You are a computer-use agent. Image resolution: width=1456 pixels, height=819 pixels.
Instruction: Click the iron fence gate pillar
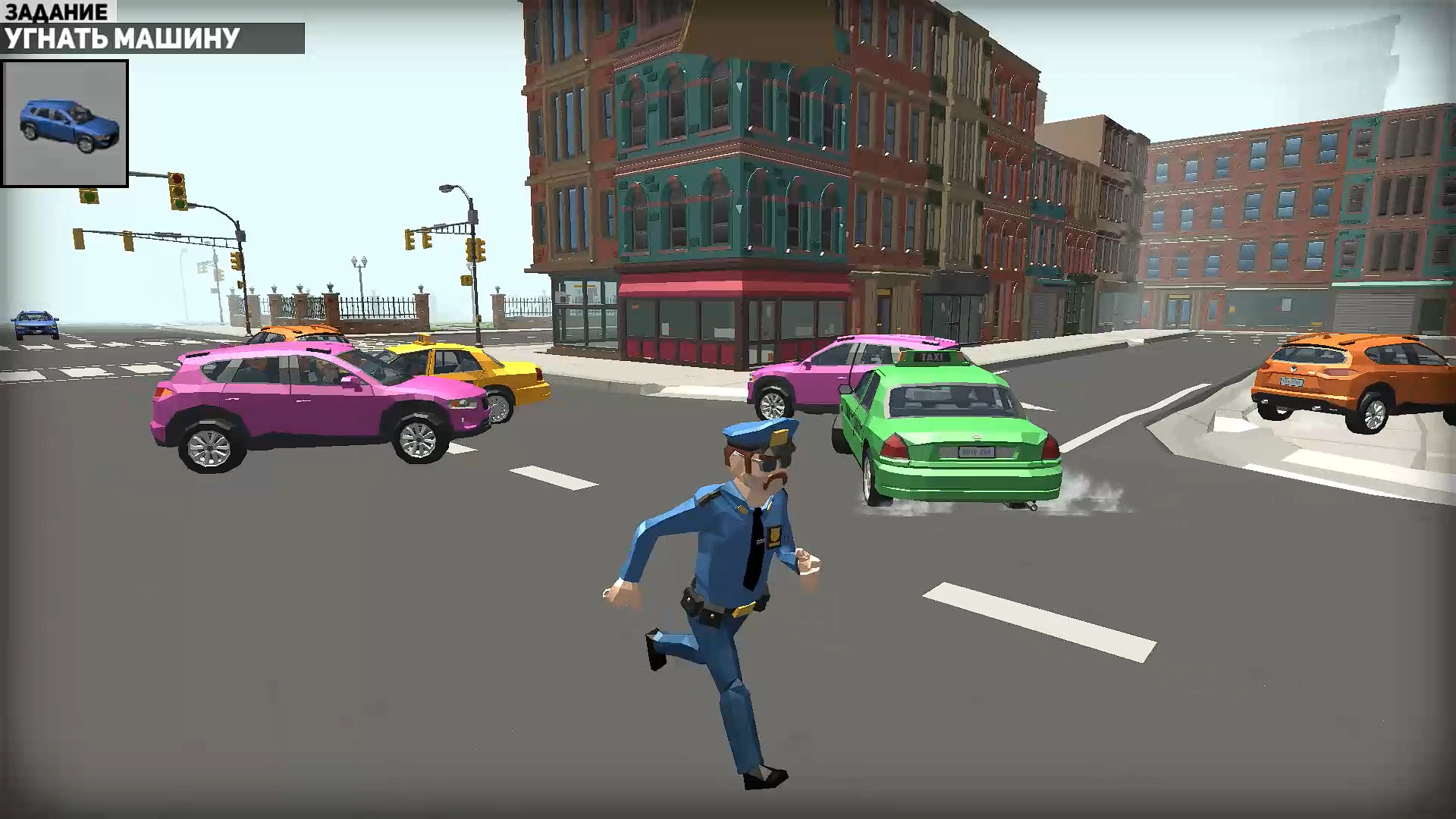(329, 304)
